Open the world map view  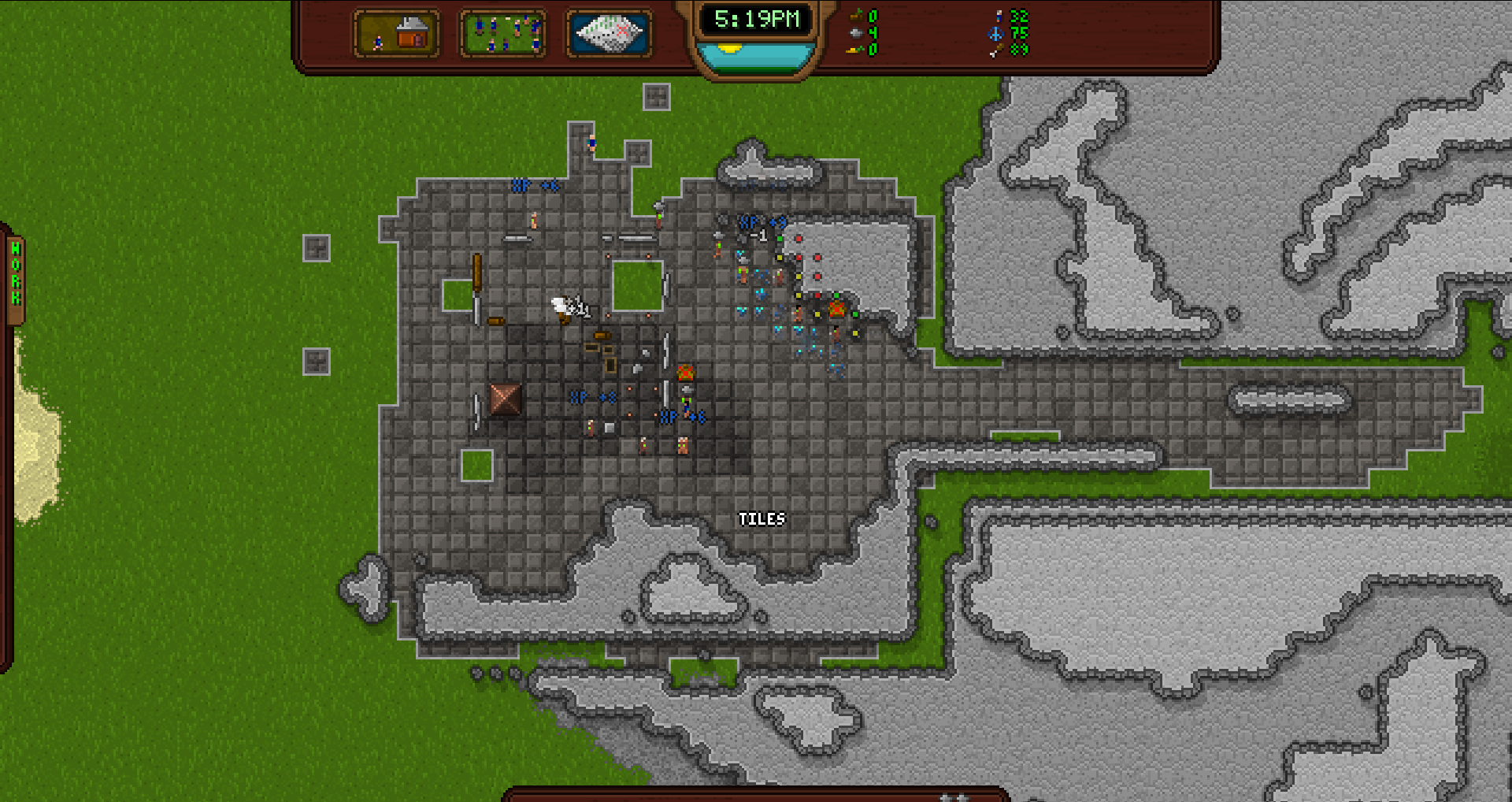606,33
